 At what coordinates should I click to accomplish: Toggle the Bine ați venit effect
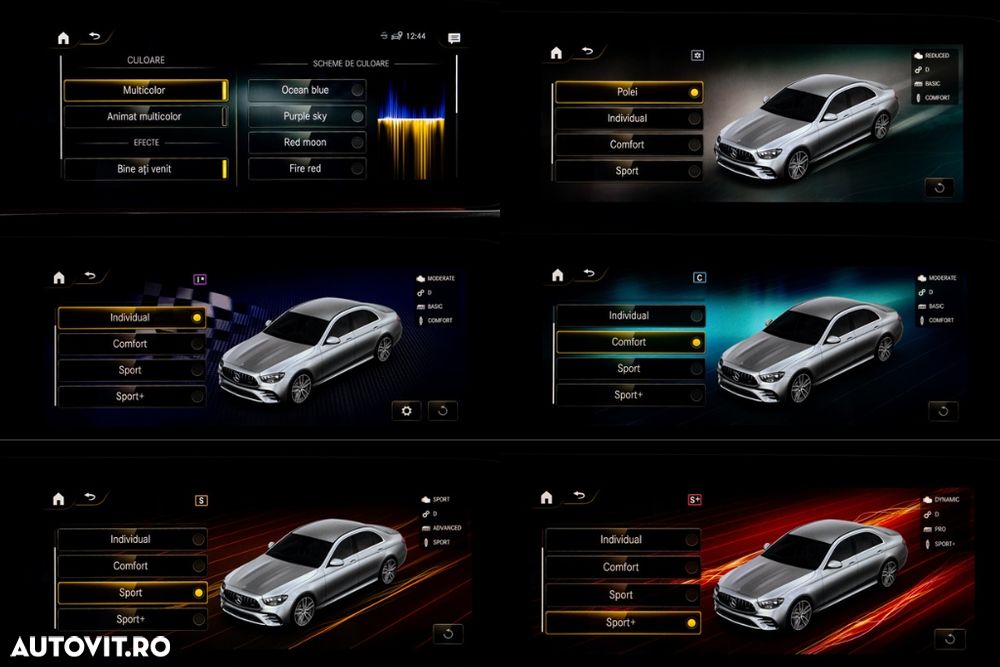click(145, 169)
